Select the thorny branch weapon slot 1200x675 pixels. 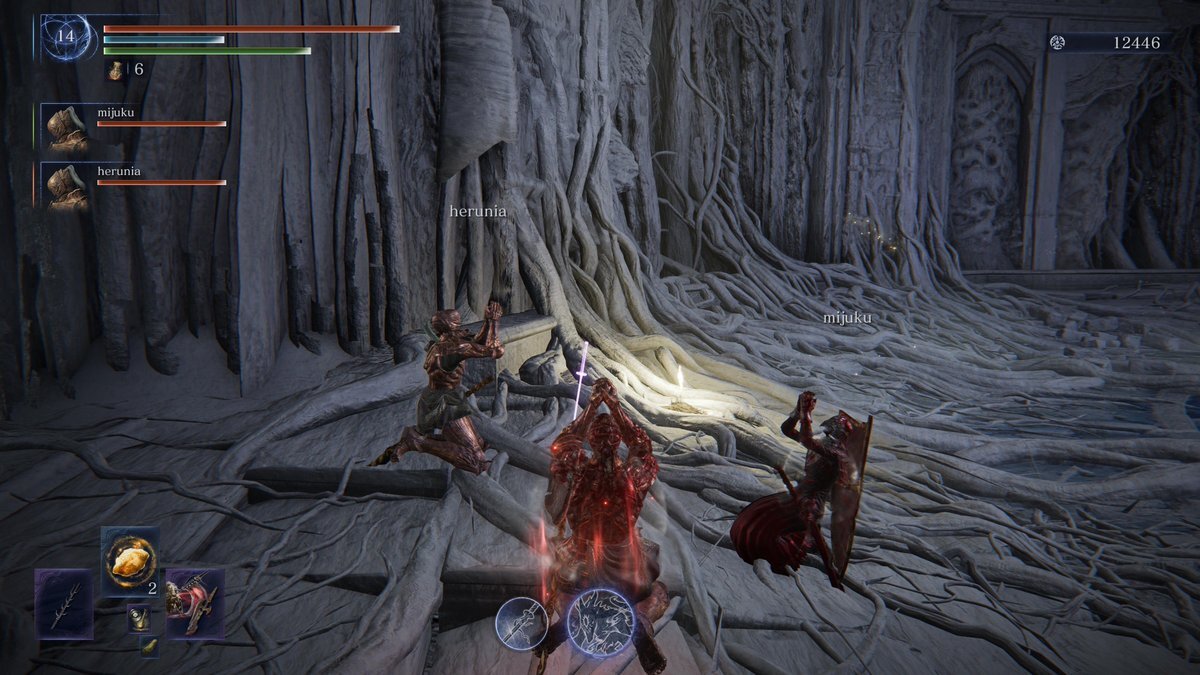pos(65,603)
